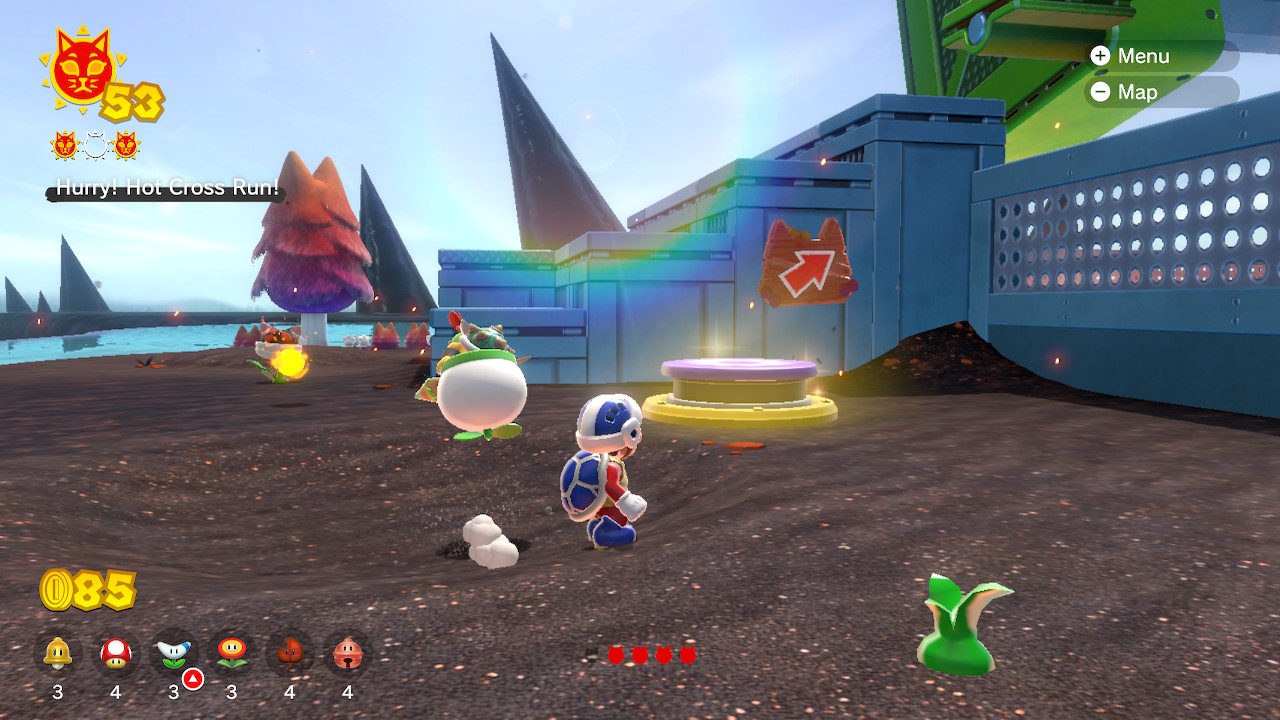Choose the Lucky Bell item
This screenshot has height=720, width=1280.
tap(348, 653)
